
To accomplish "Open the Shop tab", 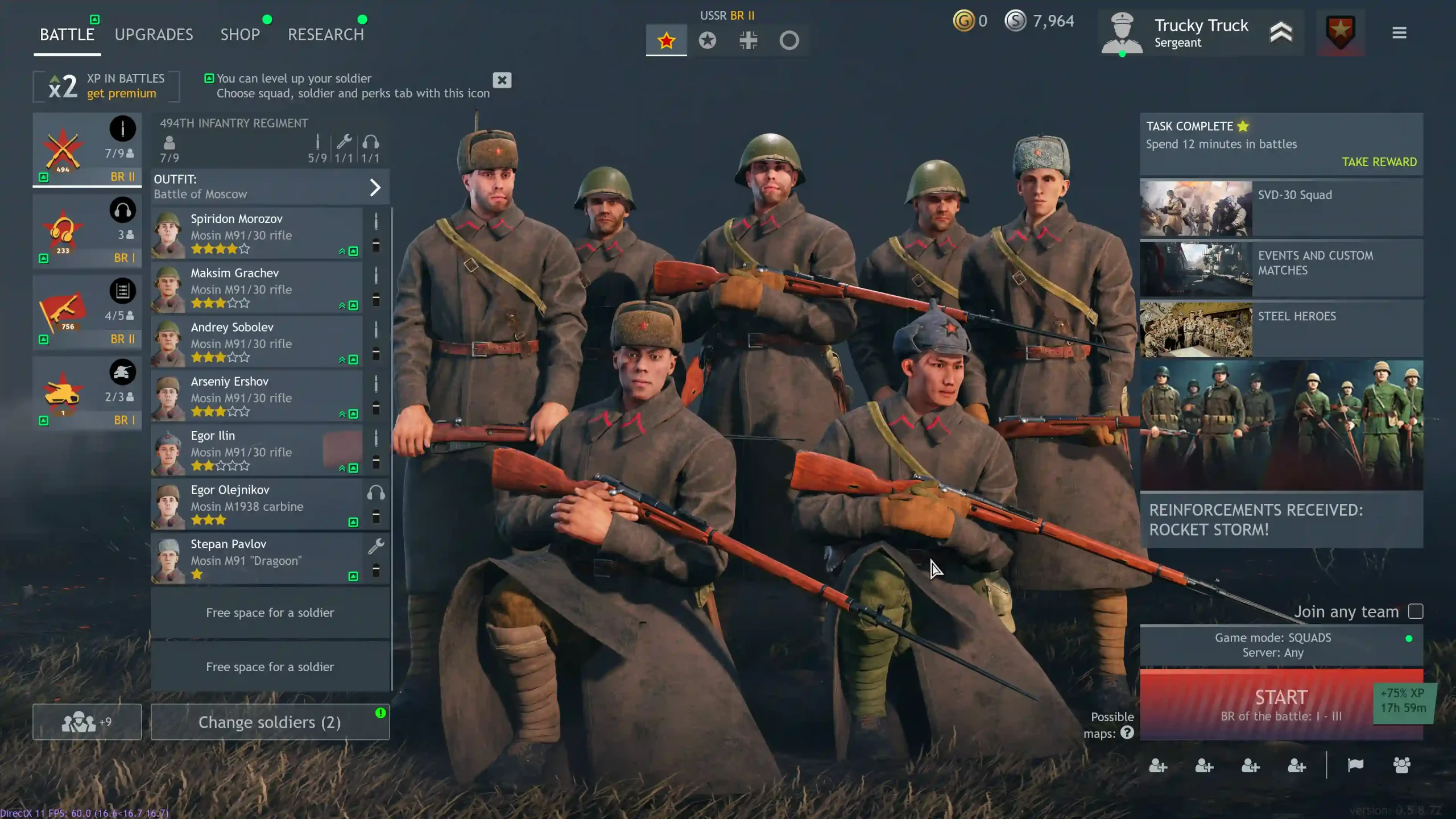I will [x=240, y=35].
